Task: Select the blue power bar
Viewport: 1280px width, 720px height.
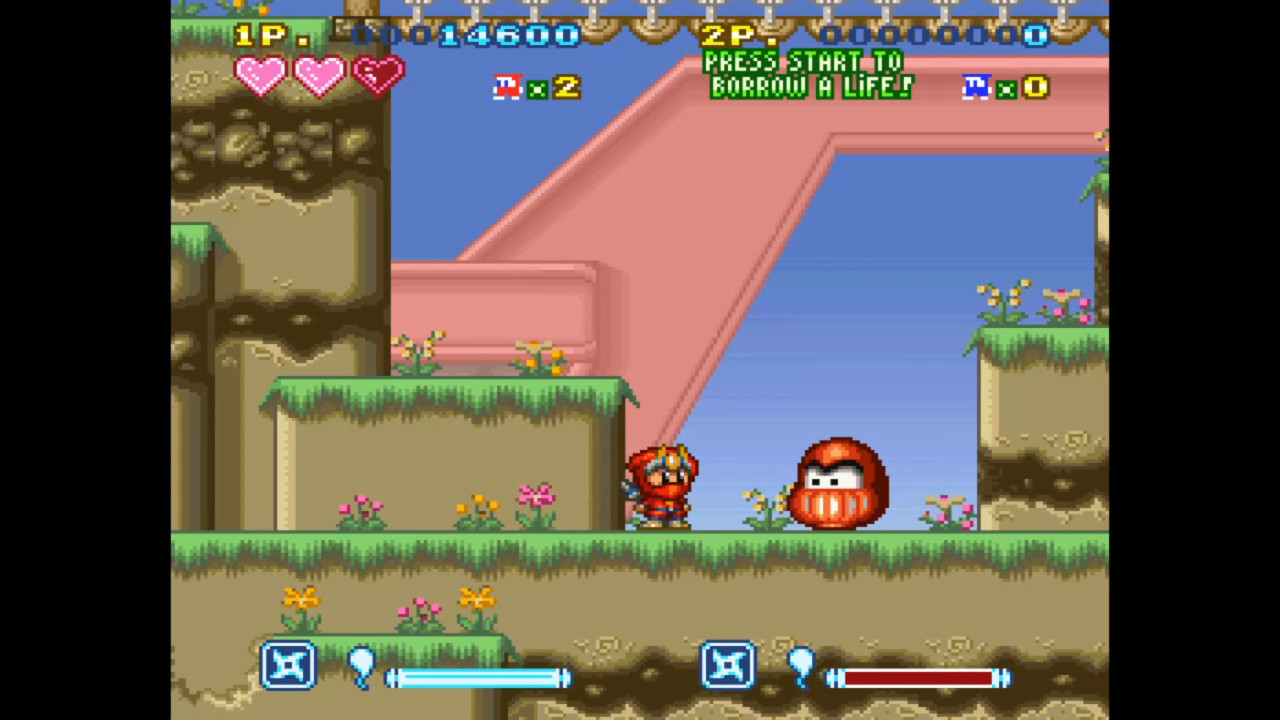Action: (477, 678)
